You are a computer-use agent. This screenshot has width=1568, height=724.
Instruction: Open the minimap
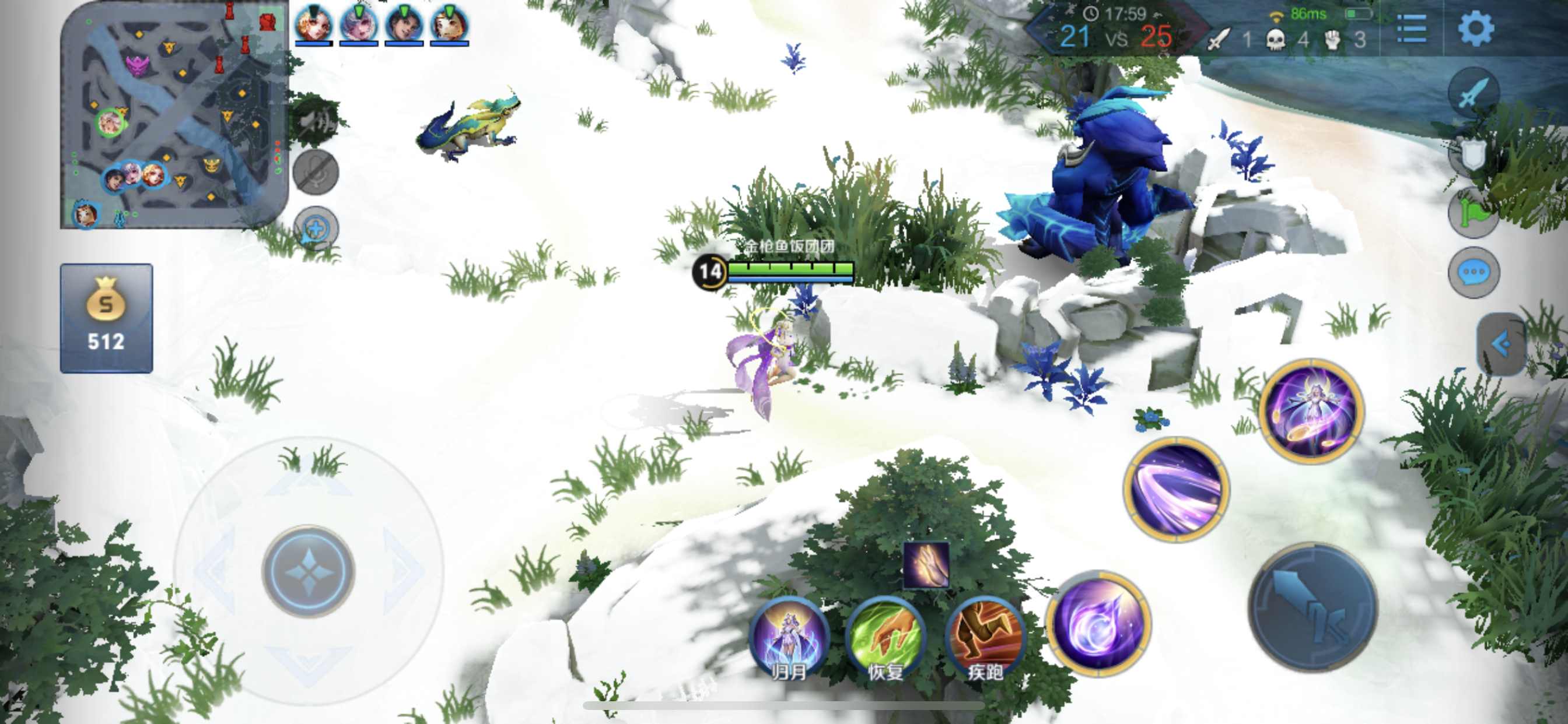point(174,115)
